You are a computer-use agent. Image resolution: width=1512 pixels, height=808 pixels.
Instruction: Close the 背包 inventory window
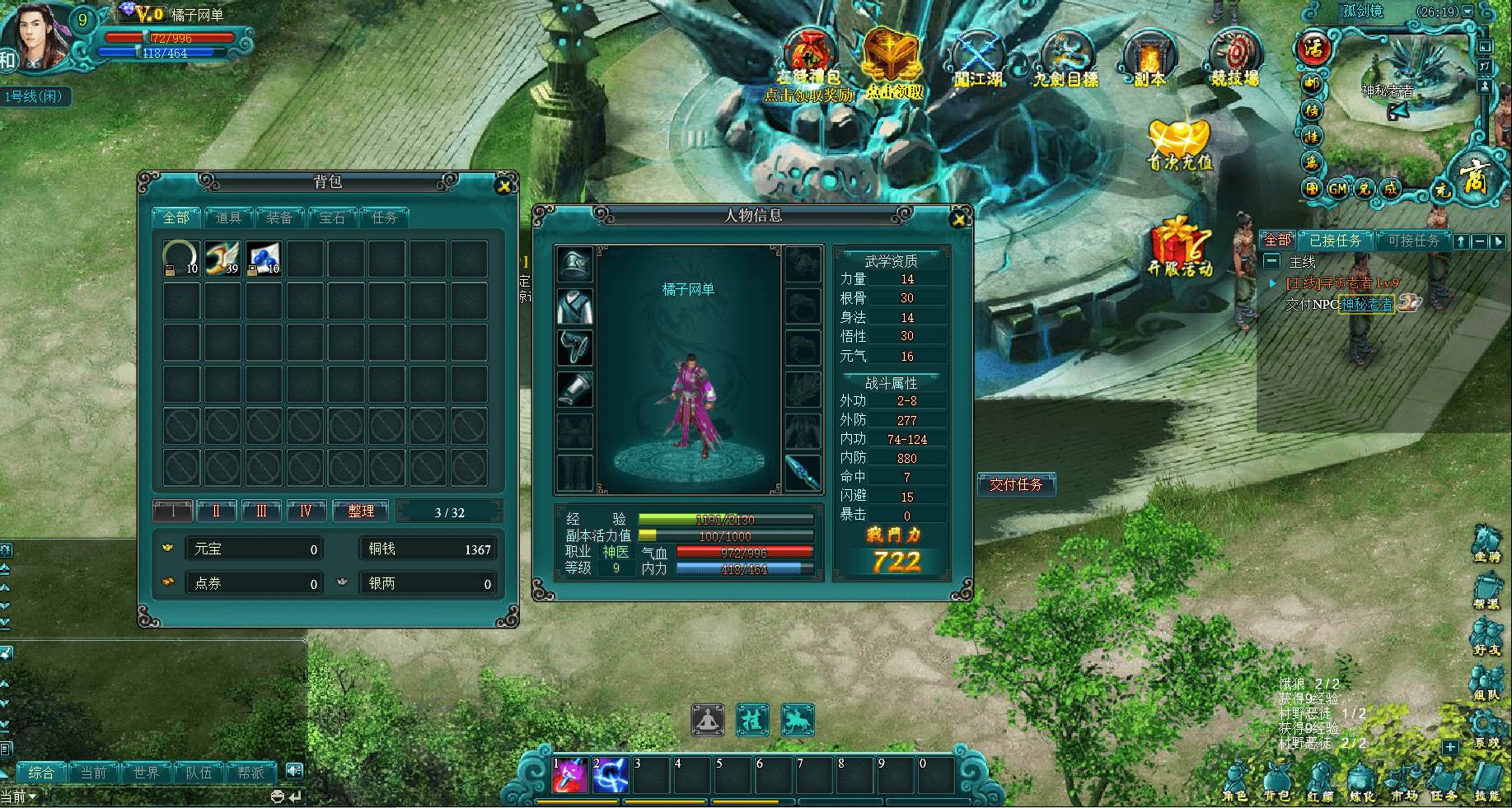pyautogui.click(x=504, y=186)
